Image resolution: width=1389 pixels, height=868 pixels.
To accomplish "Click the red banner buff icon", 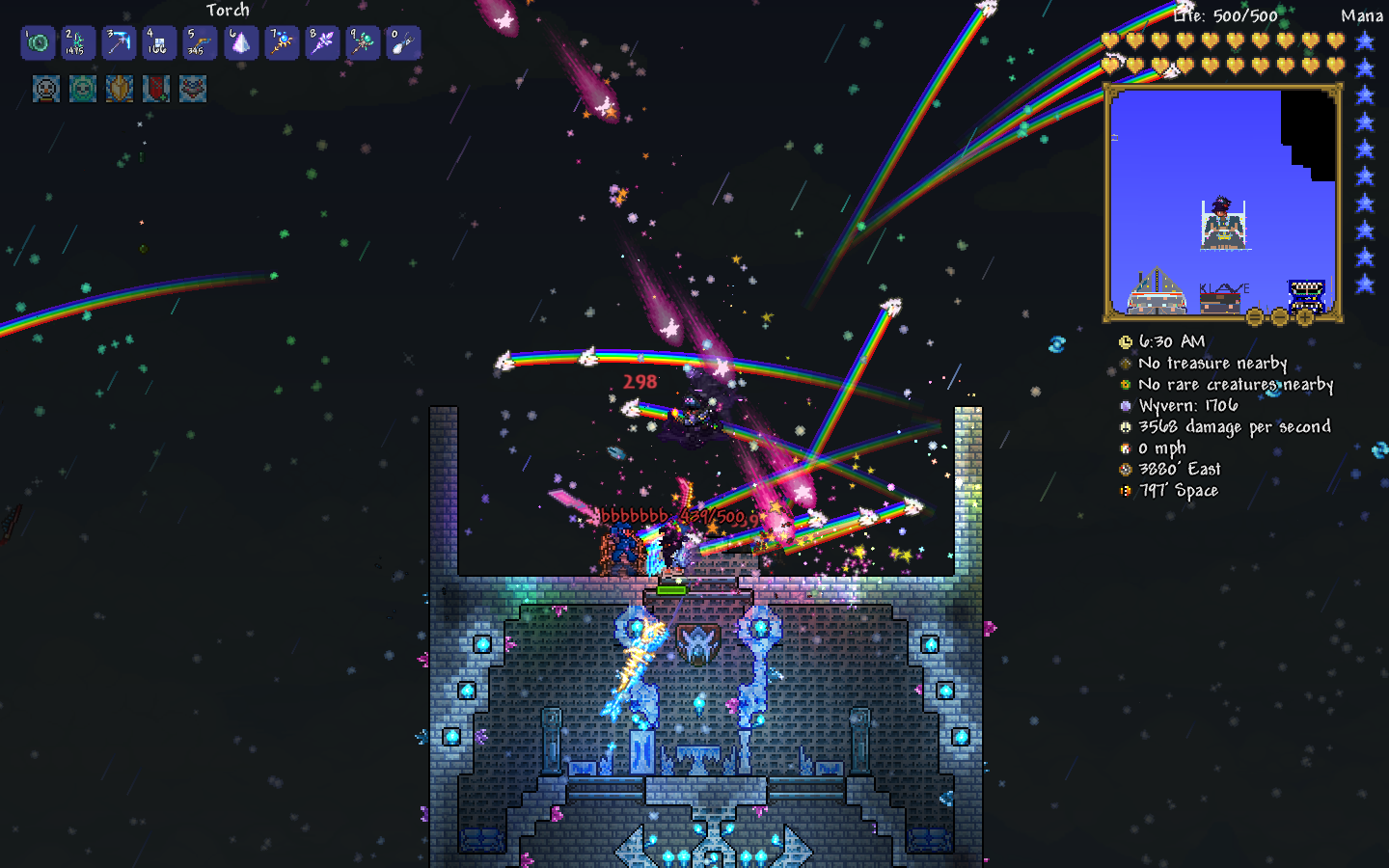I will [156, 89].
